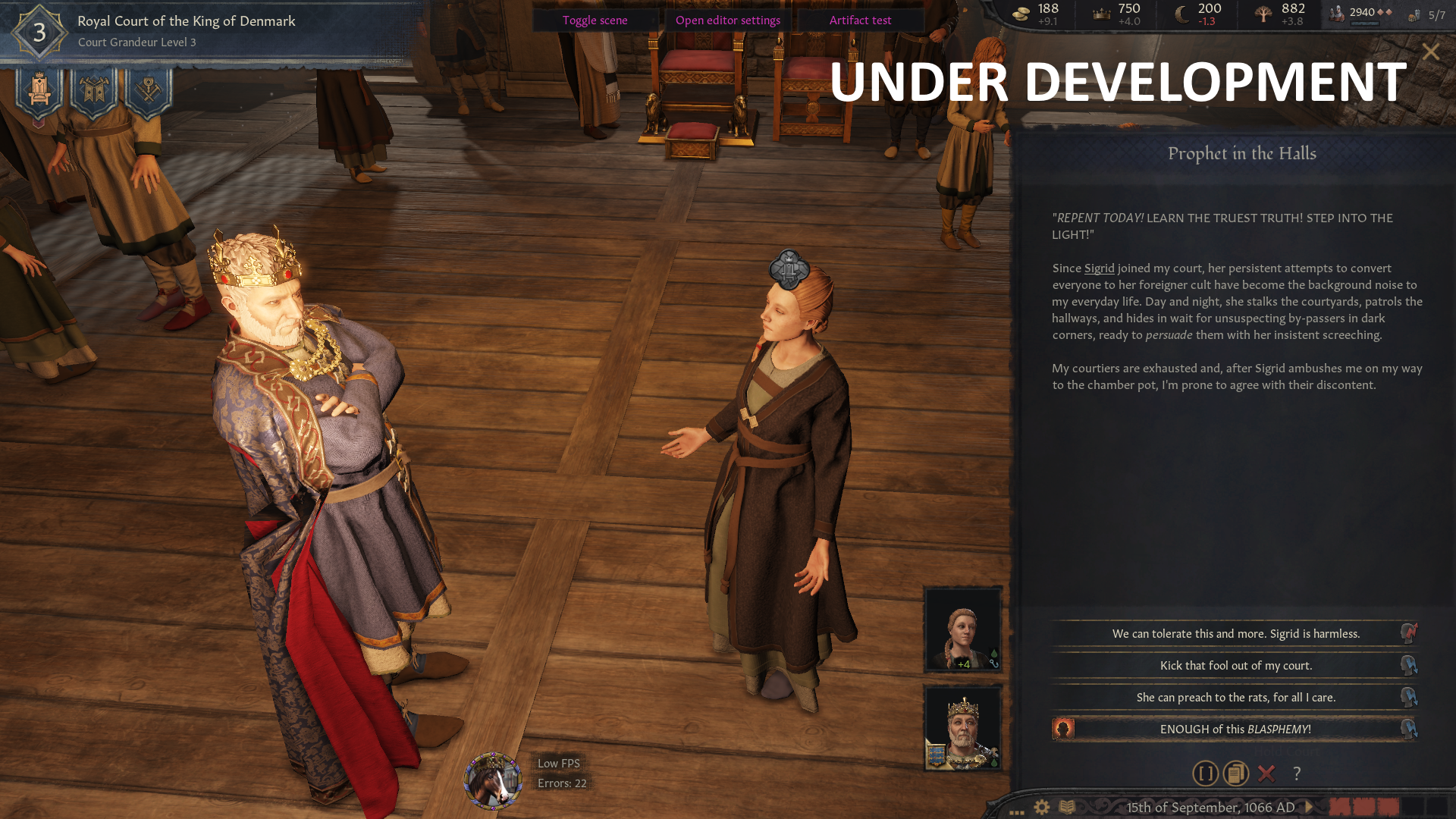The width and height of the screenshot is (1456, 819).
Task: Click Toggle scene debug button
Action: (x=595, y=20)
